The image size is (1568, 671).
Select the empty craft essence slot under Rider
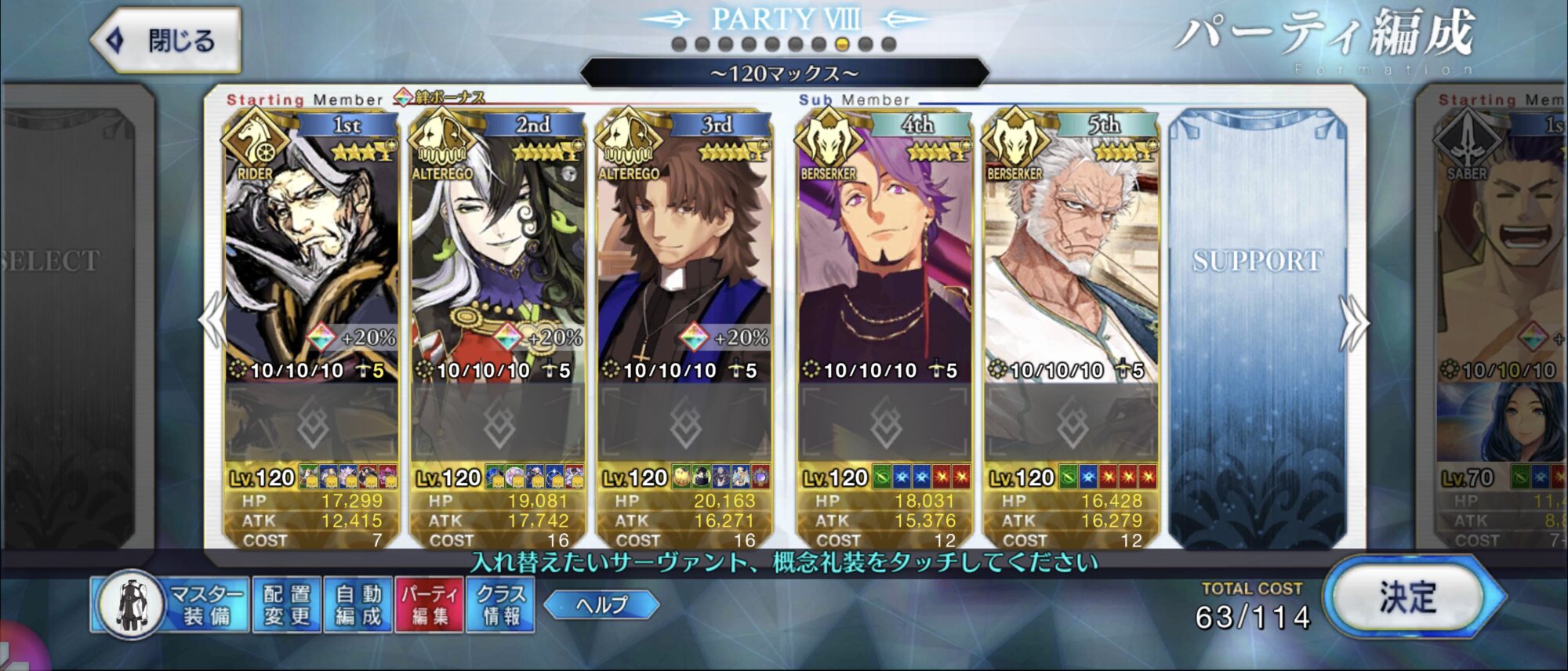311,424
